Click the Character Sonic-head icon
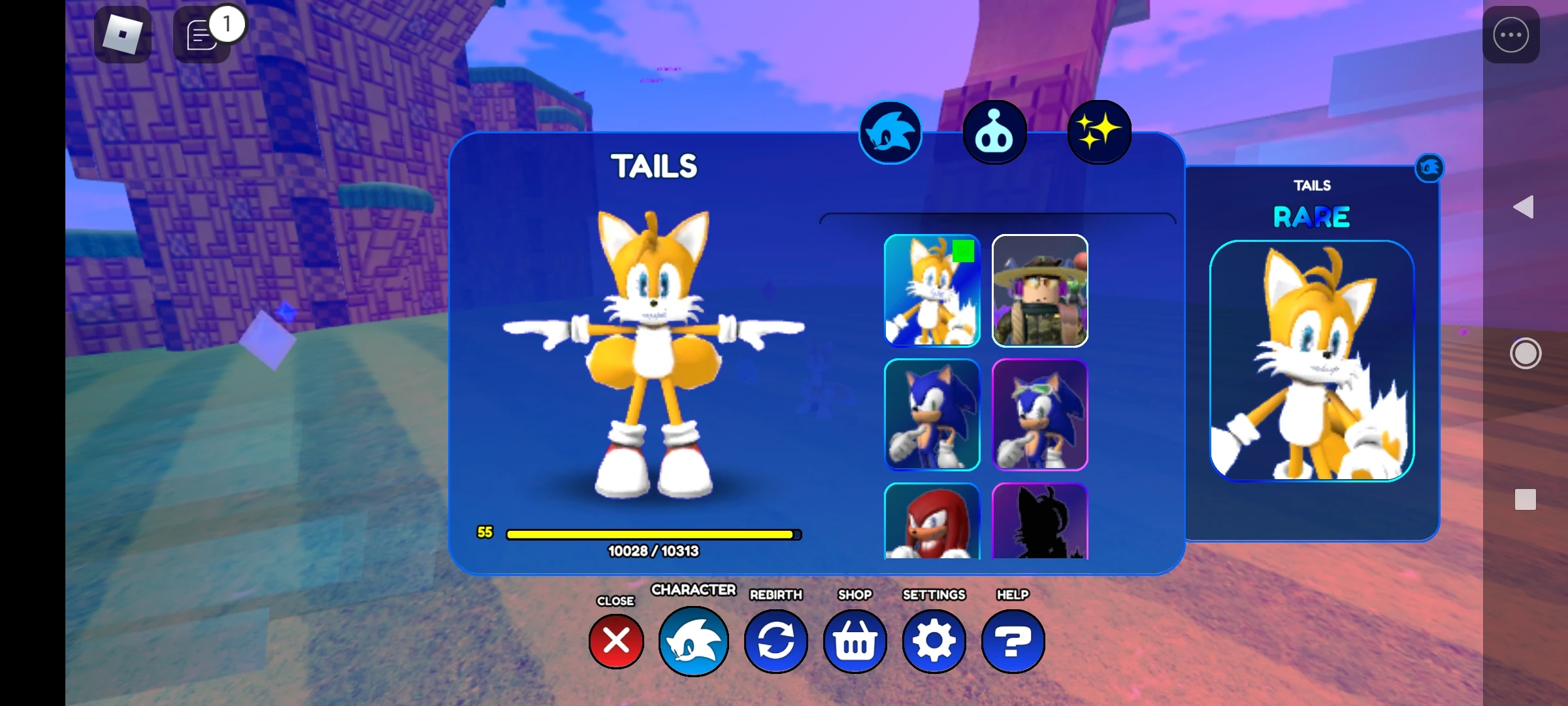This screenshot has height=706, width=1568. (x=694, y=641)
